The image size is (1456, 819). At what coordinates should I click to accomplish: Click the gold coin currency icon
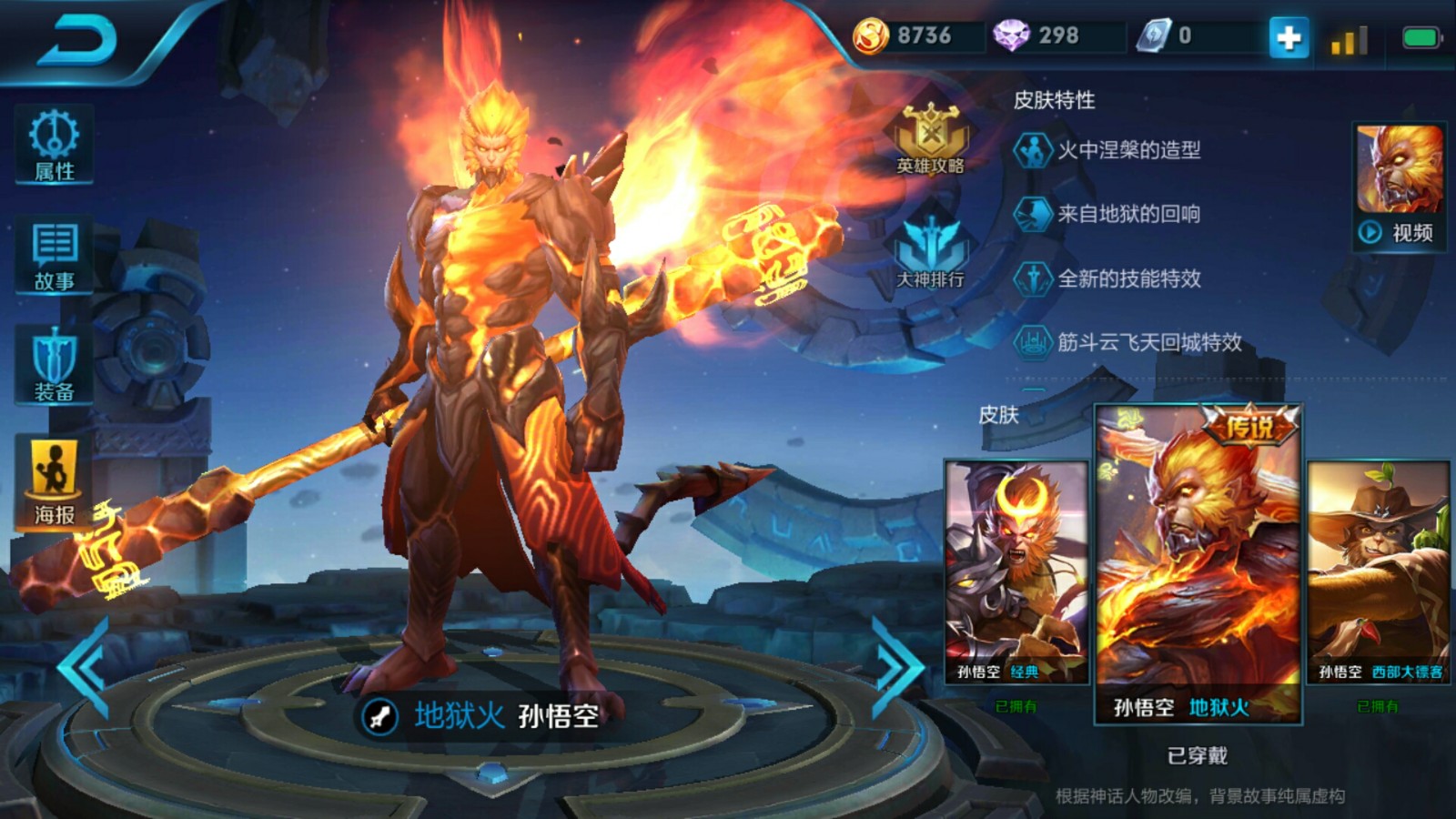(870, 36)
